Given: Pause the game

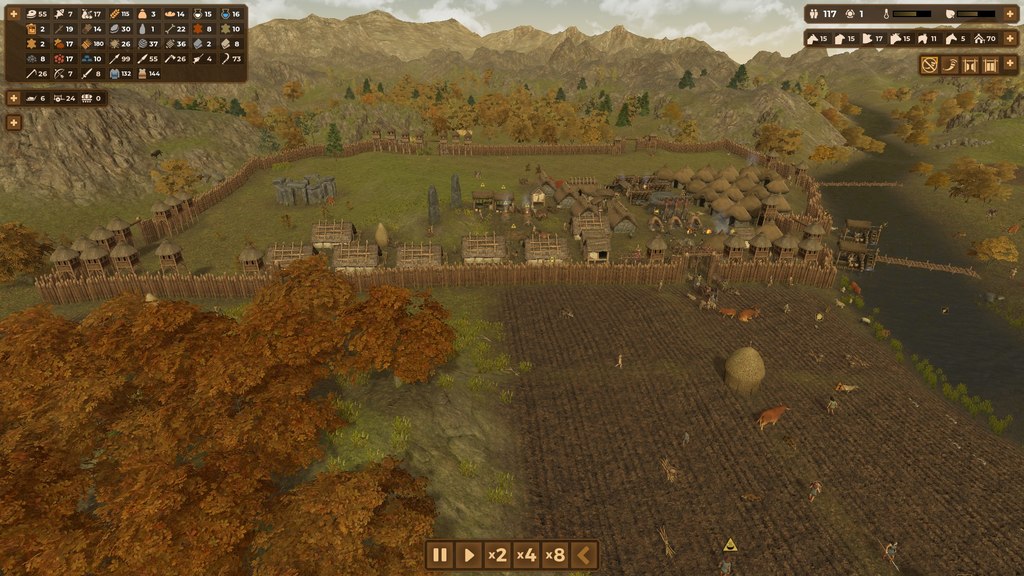Looking at the screenshot, I should pyautogui.click(x=439, y=555).
